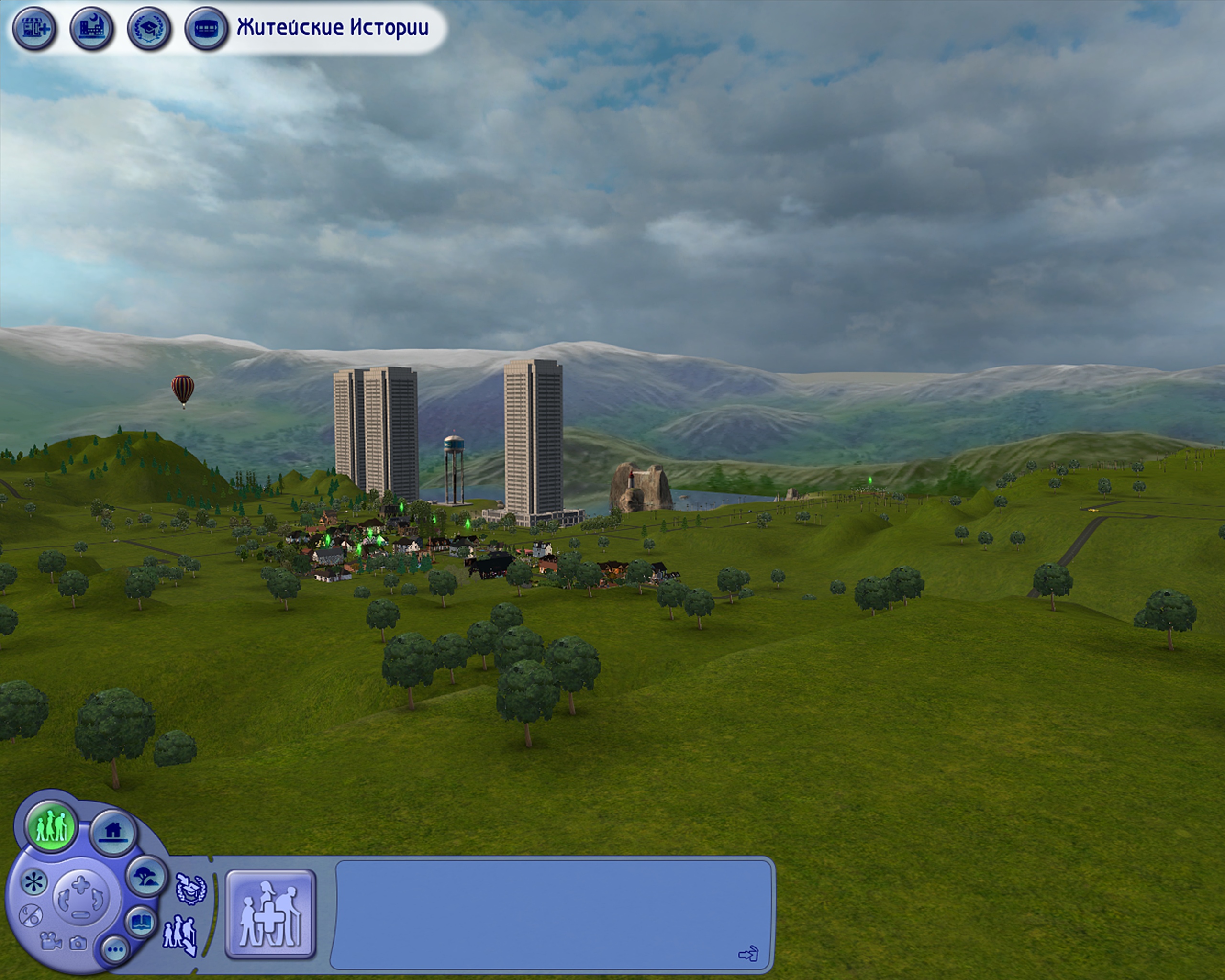Toggle the day and night cycle icon
The image size is (1225, 980).
coord(31,916)
